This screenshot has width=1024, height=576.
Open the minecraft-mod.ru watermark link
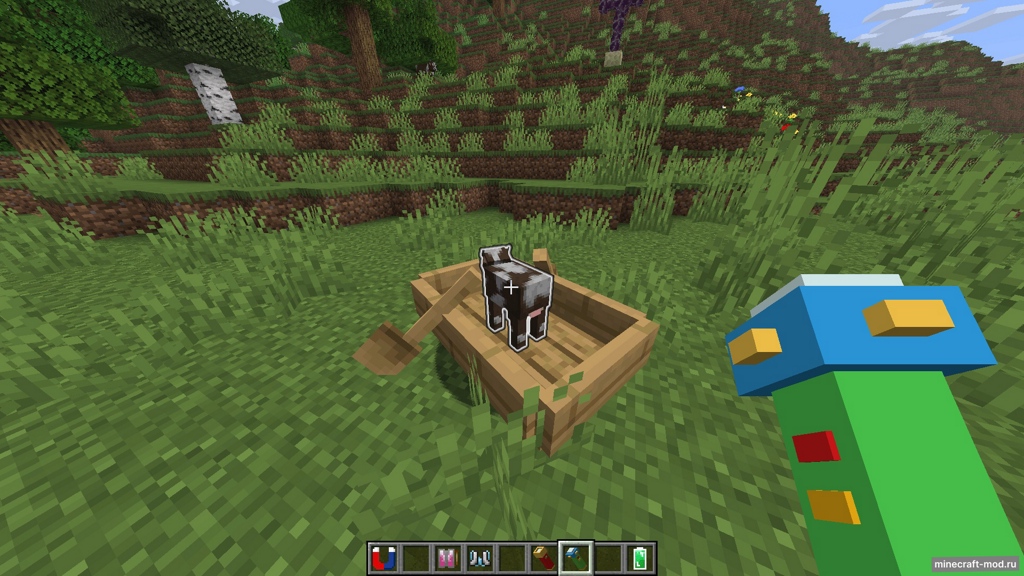click(975, 564)
